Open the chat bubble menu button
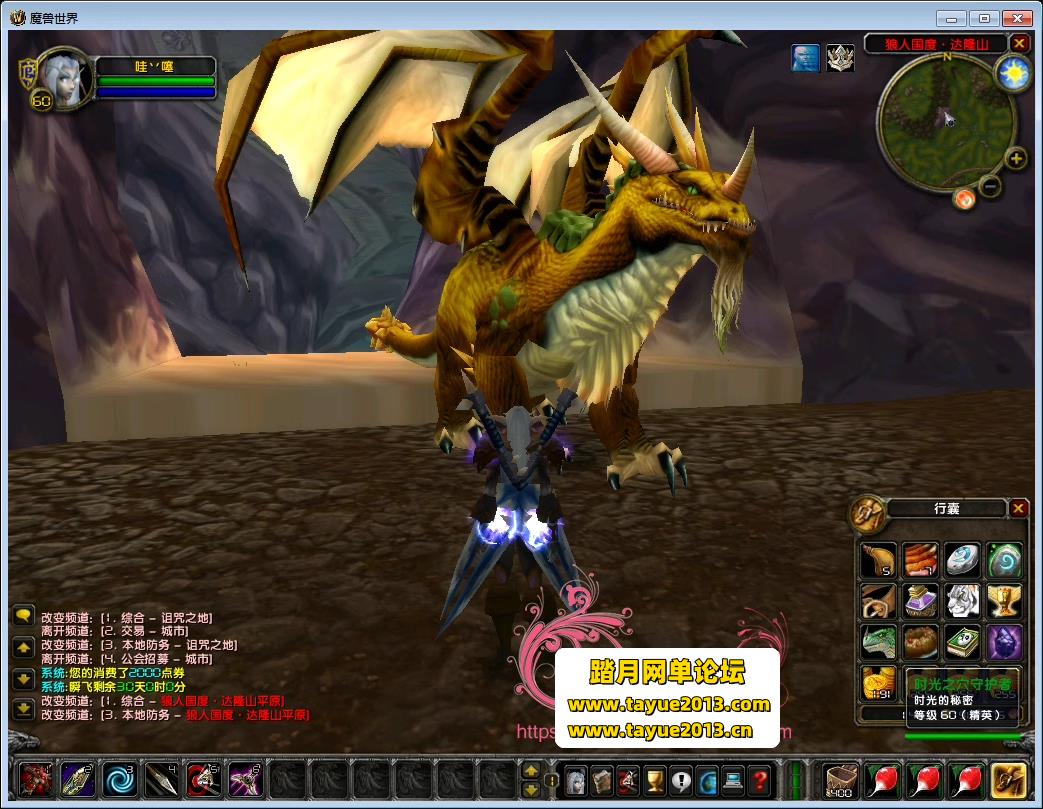The image size is (1043, 809). 23,616
